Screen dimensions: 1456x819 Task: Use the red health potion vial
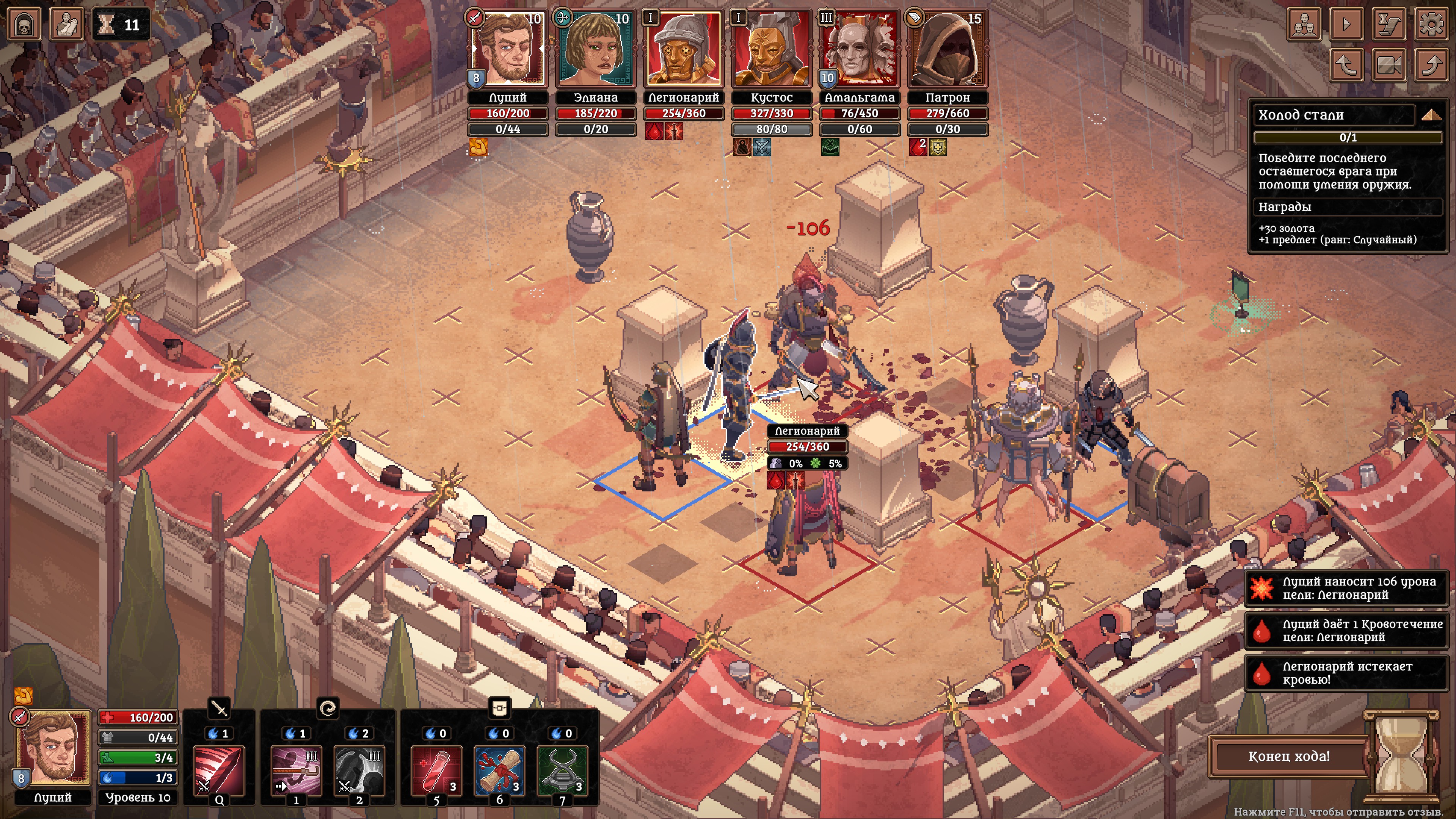(x=436, y=770)
